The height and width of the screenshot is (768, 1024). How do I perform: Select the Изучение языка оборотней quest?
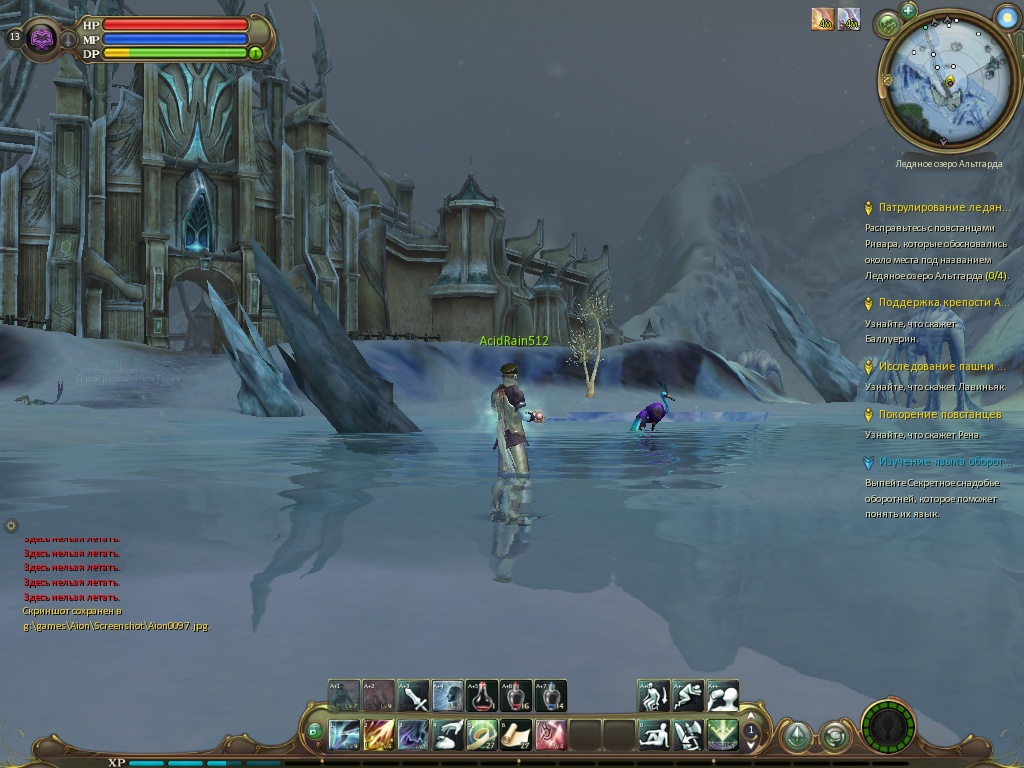pos(941,462)
